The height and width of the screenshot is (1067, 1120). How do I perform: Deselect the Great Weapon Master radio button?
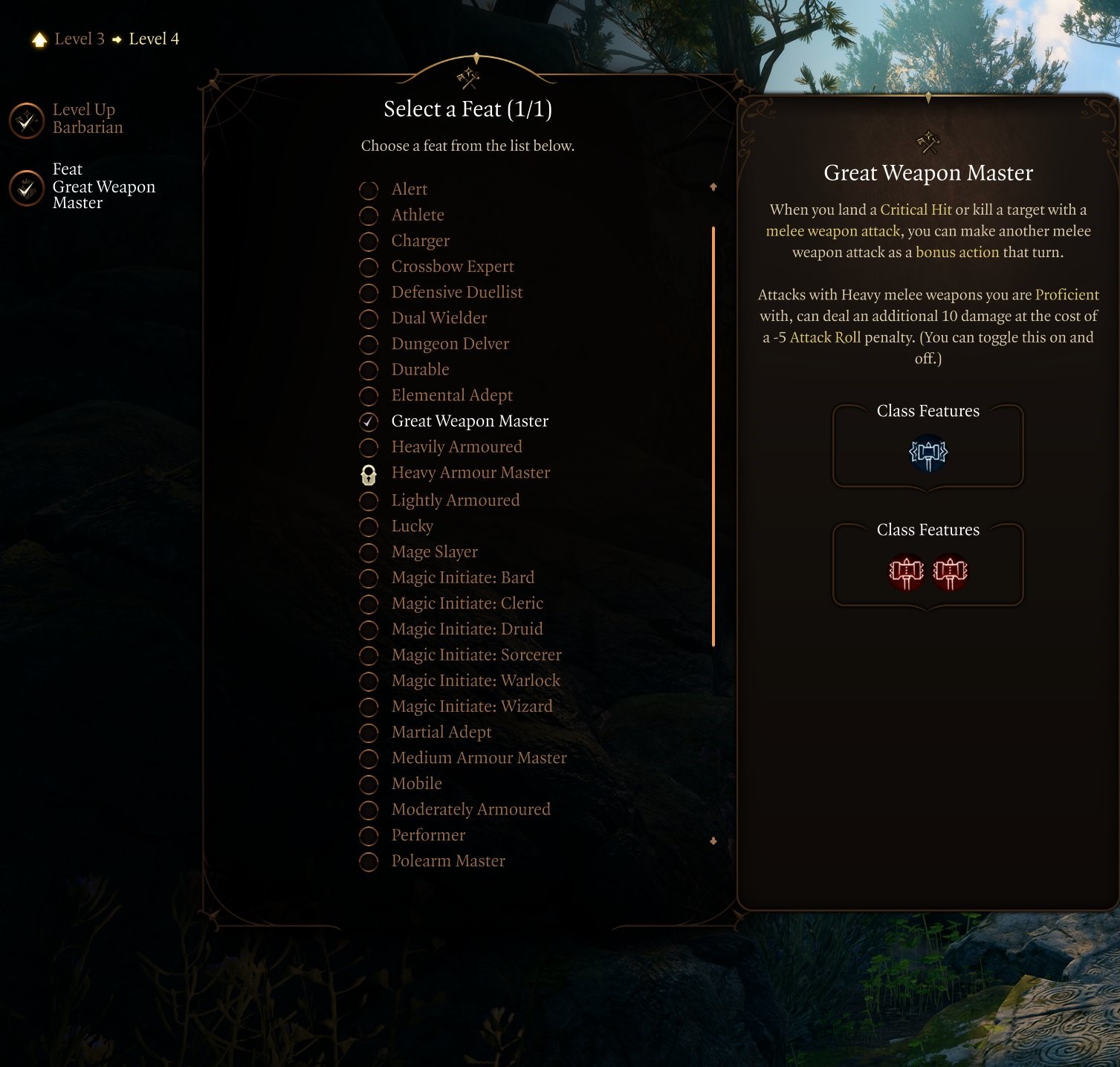click(x=369, y=421)
